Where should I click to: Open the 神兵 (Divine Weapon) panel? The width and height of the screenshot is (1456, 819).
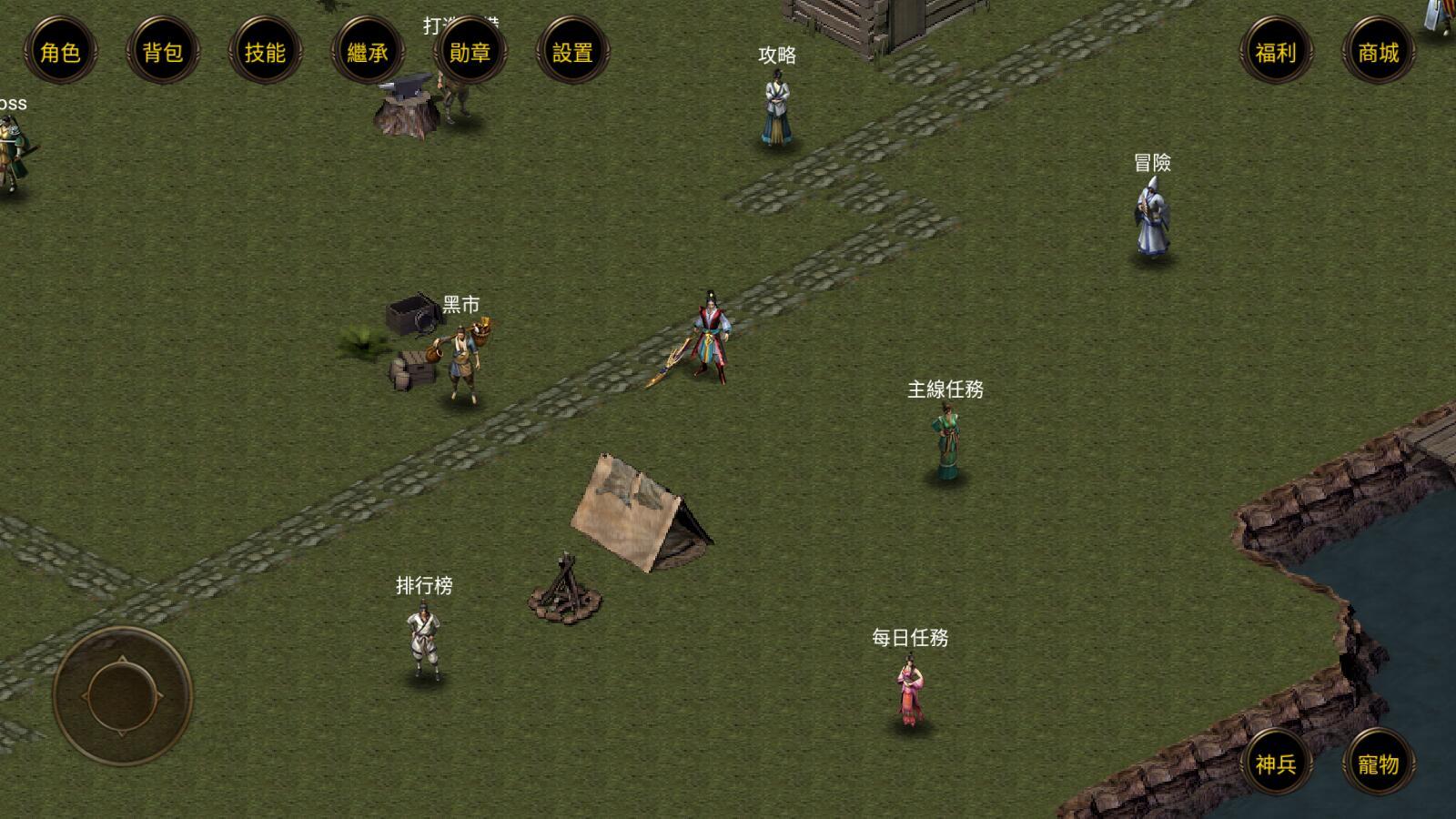coord(1277,765)
